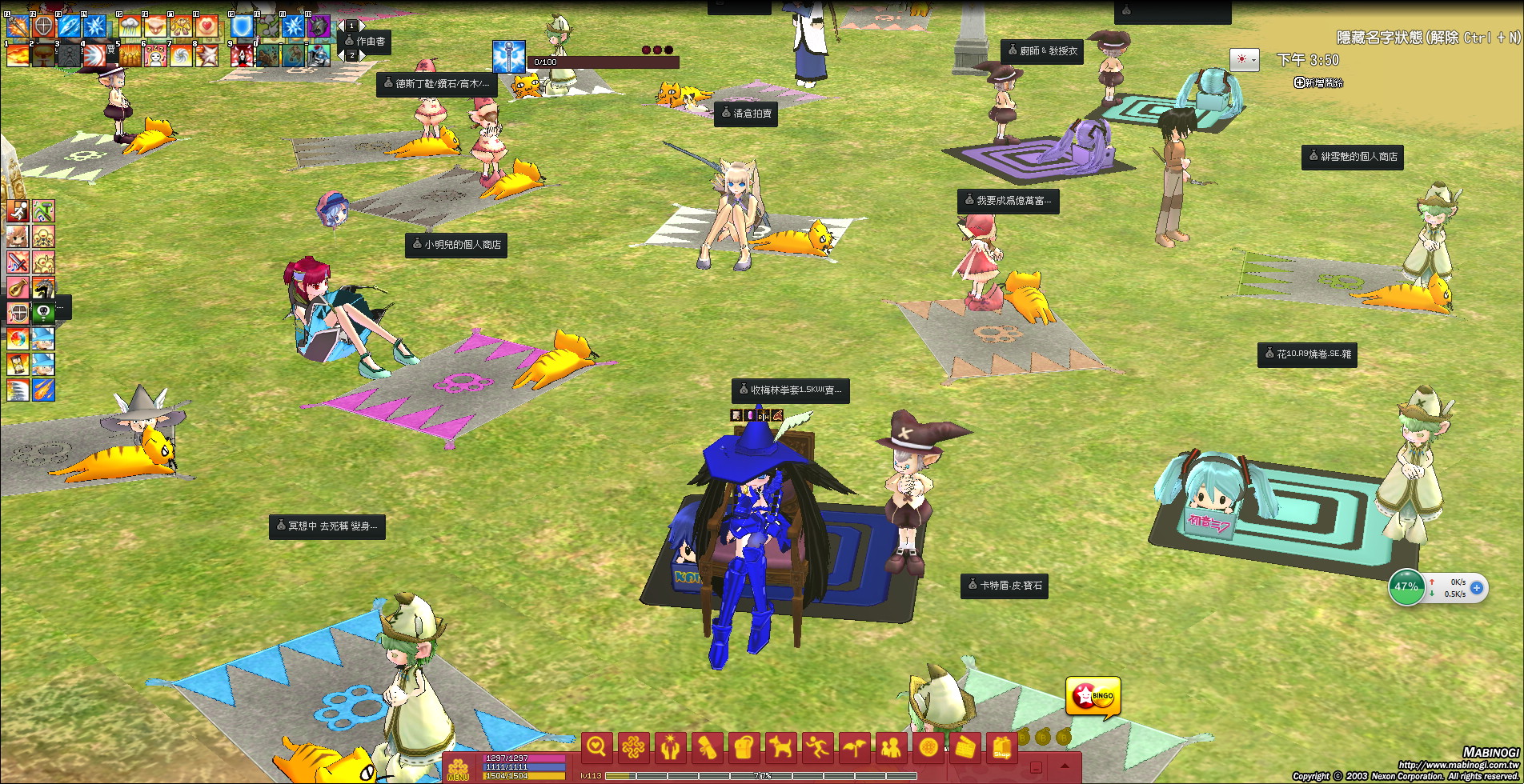Click the BINGO event icon
The width and height of the screenshot is (1524, 784).
point(1093,697)
